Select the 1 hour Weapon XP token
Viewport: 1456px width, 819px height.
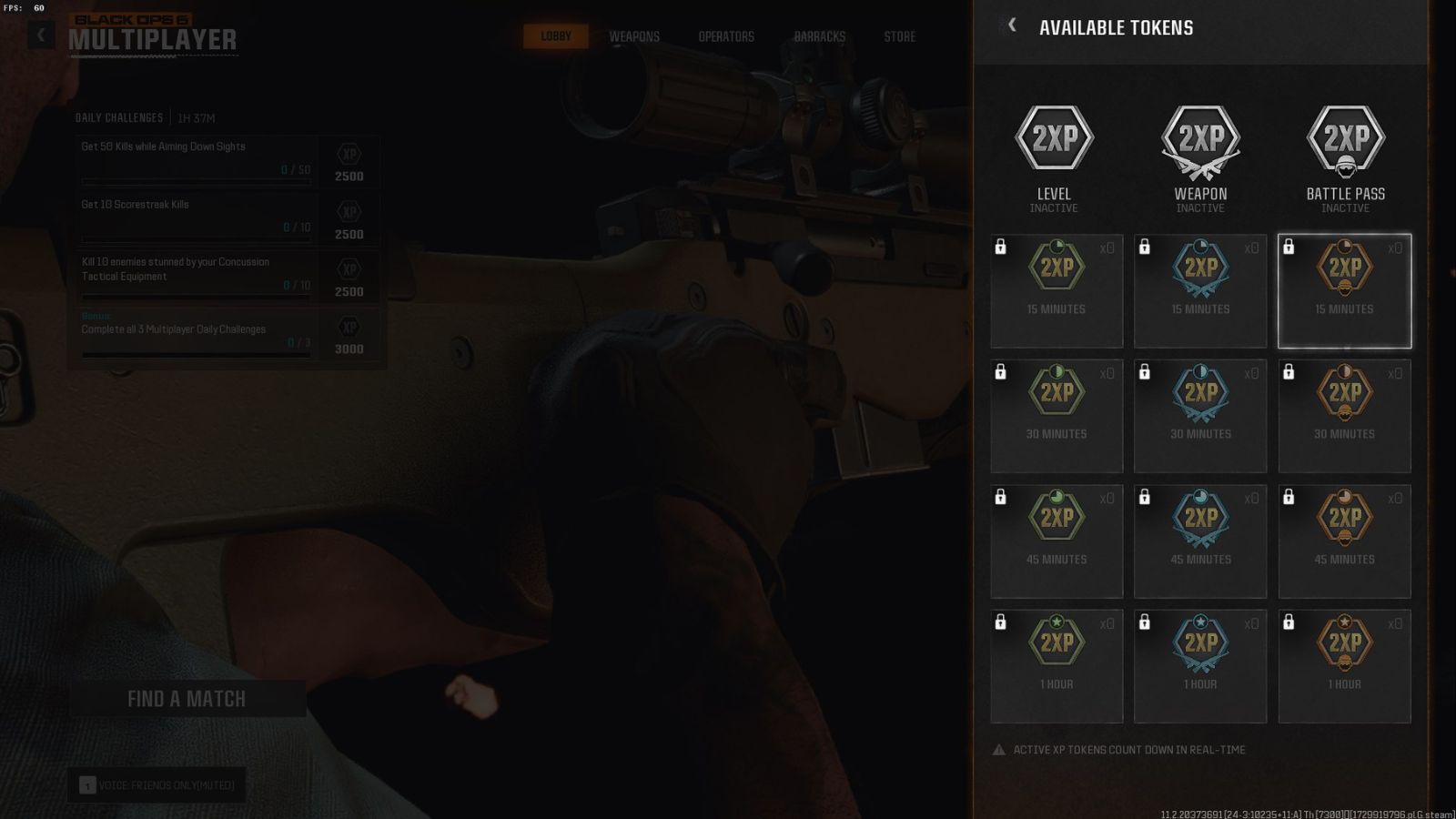[1200, 663]
